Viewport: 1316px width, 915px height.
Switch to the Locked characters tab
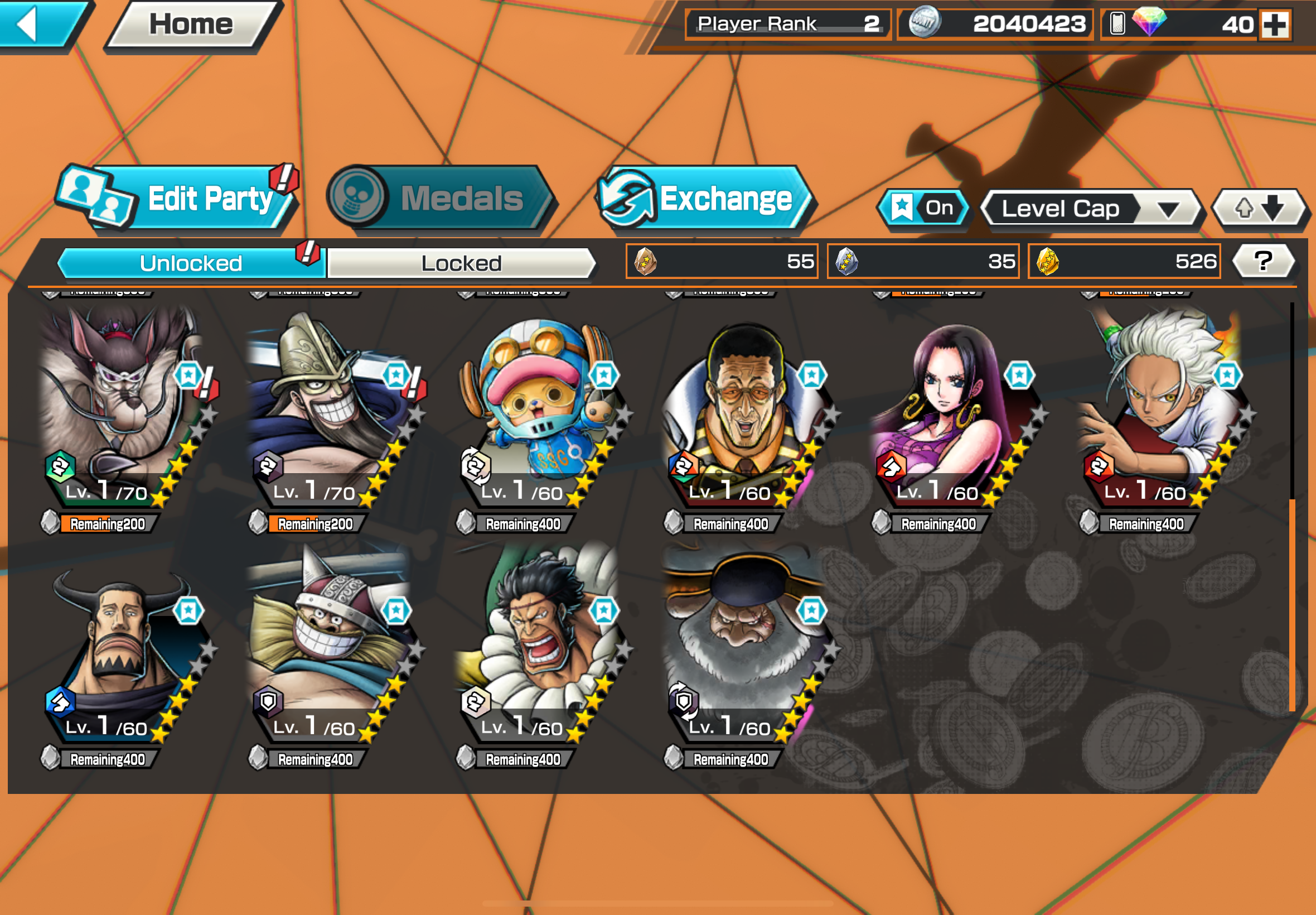click(x=461, y=263)
